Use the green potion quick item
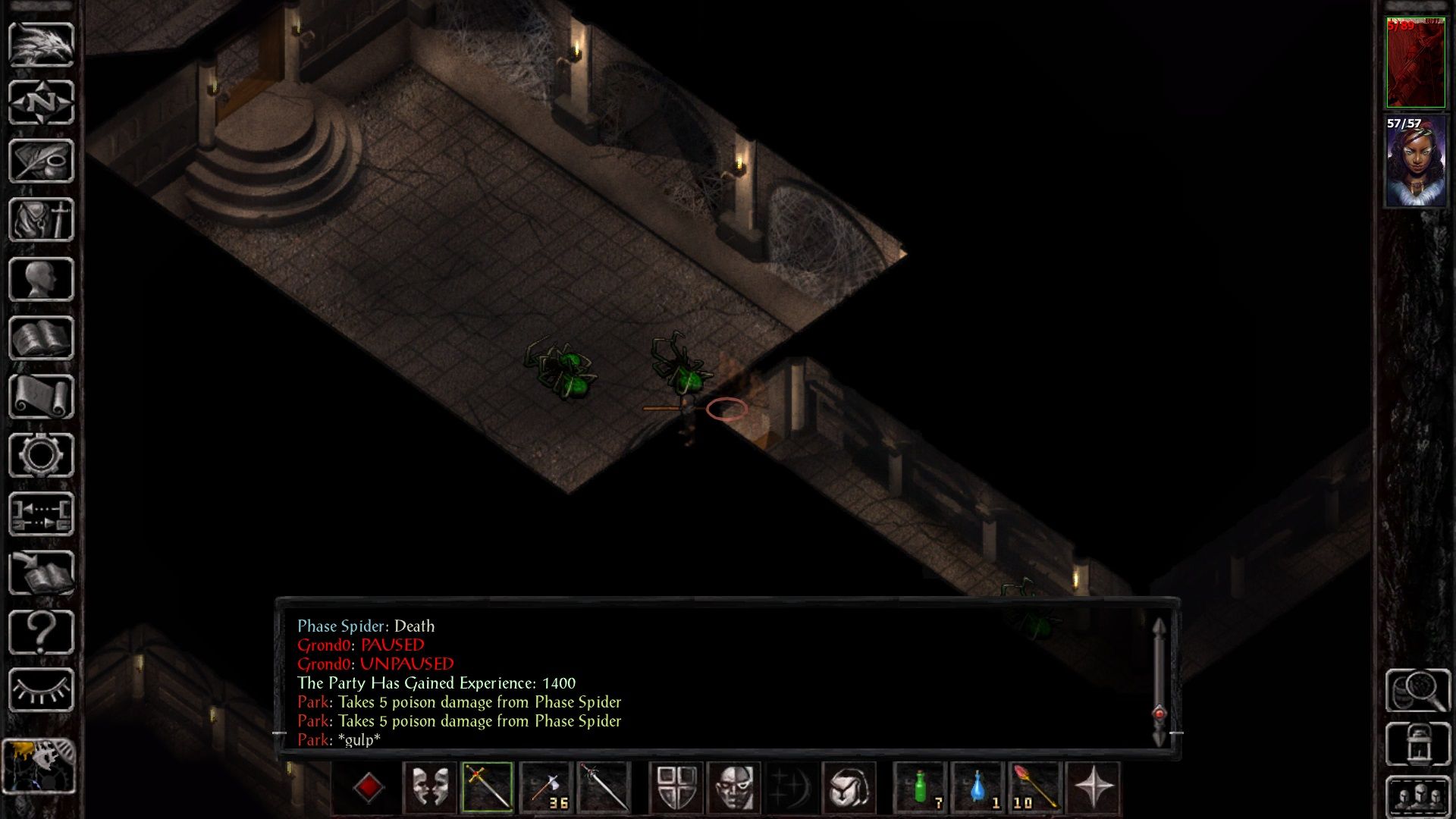Screen dimensions: 1456x819 [x=921, y=788]
